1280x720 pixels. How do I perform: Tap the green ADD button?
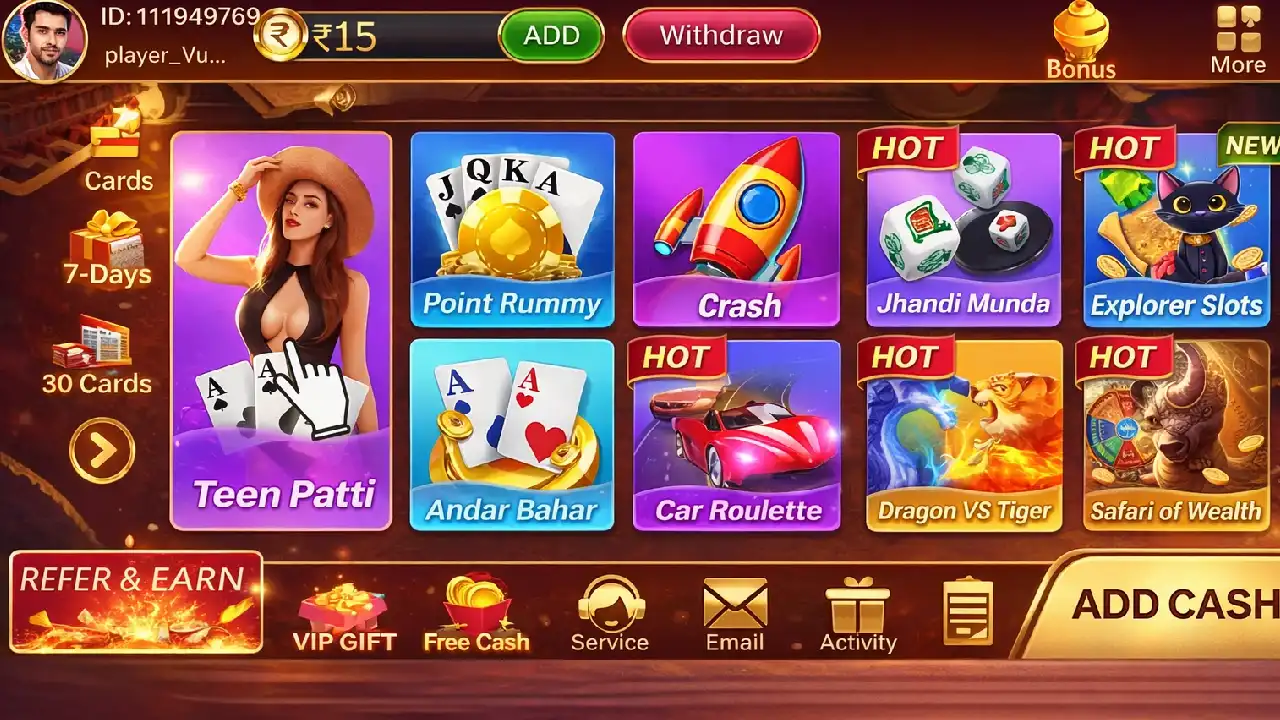[x=551, y=36]
